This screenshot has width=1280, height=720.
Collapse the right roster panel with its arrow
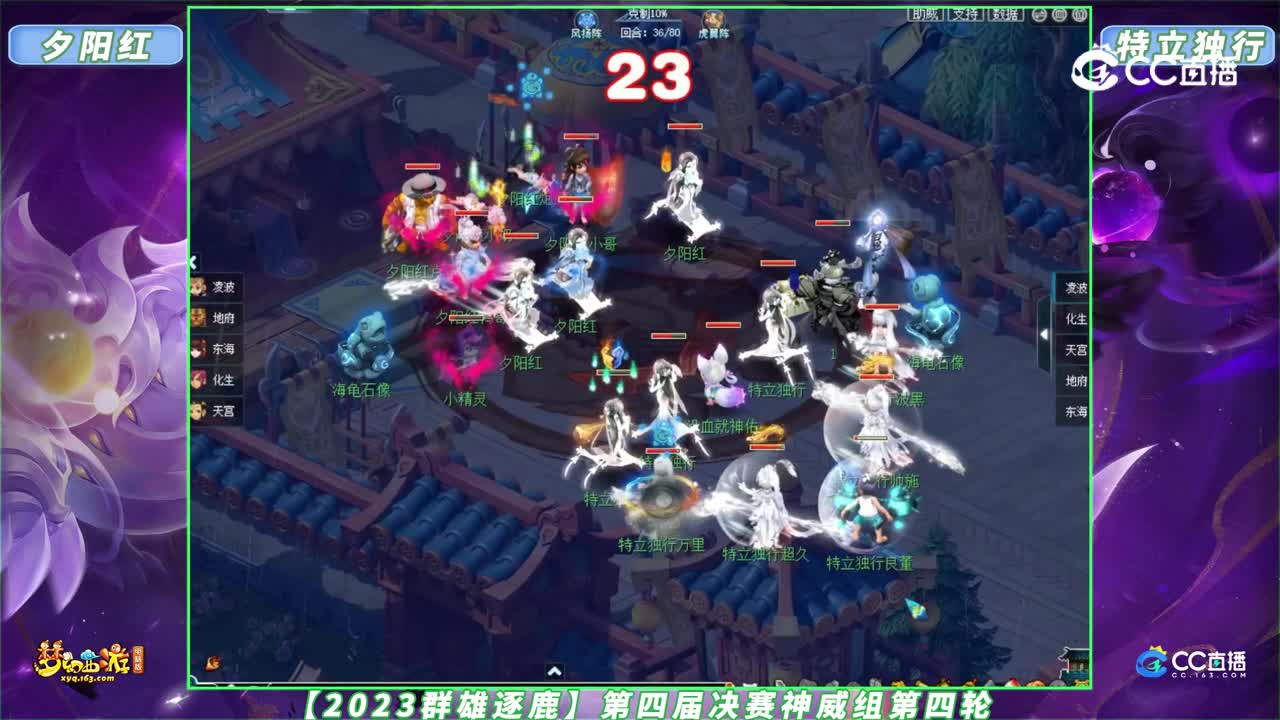pos(1044,334)
